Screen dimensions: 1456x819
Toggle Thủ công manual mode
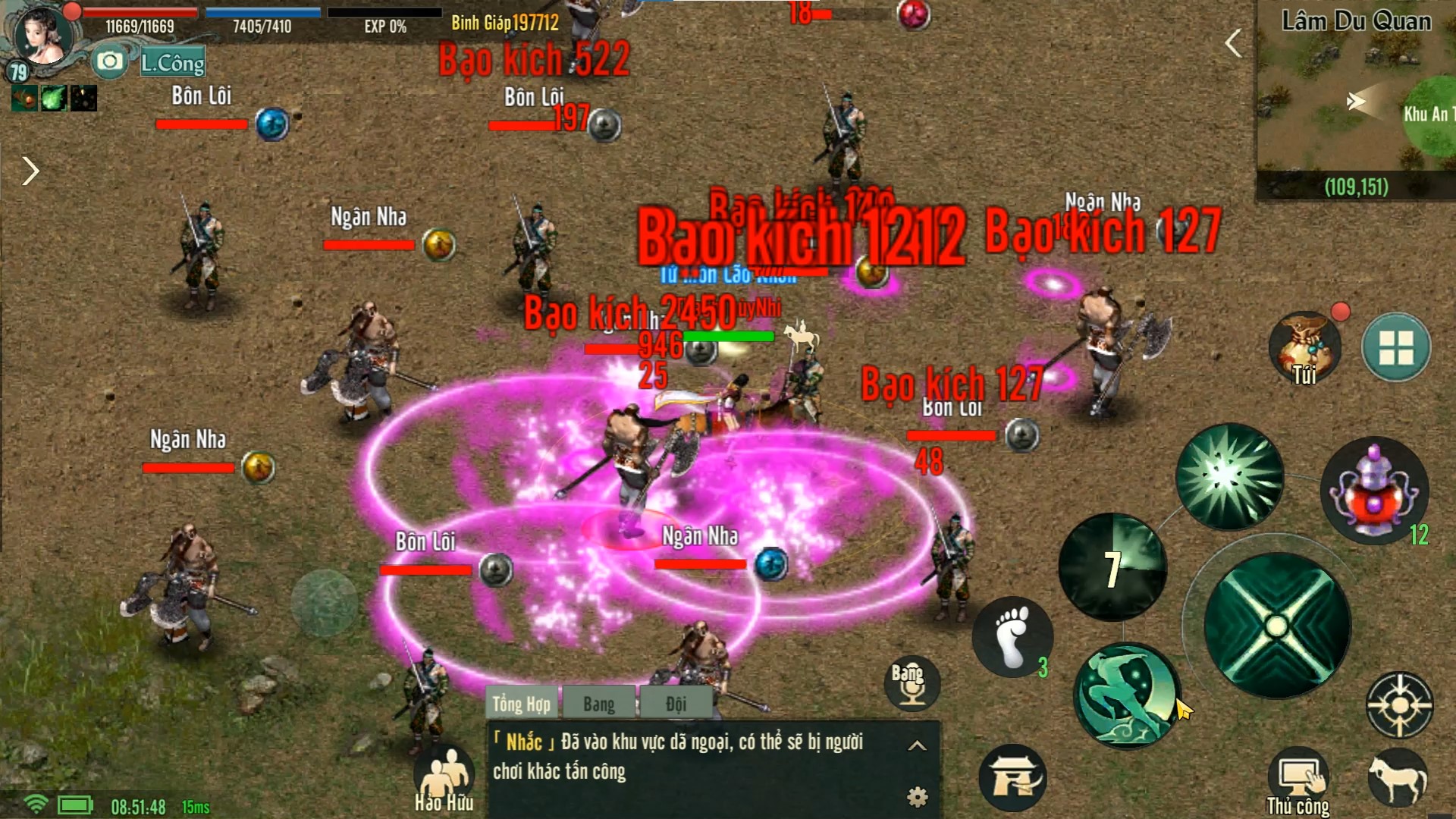[x=1298, y=783]
